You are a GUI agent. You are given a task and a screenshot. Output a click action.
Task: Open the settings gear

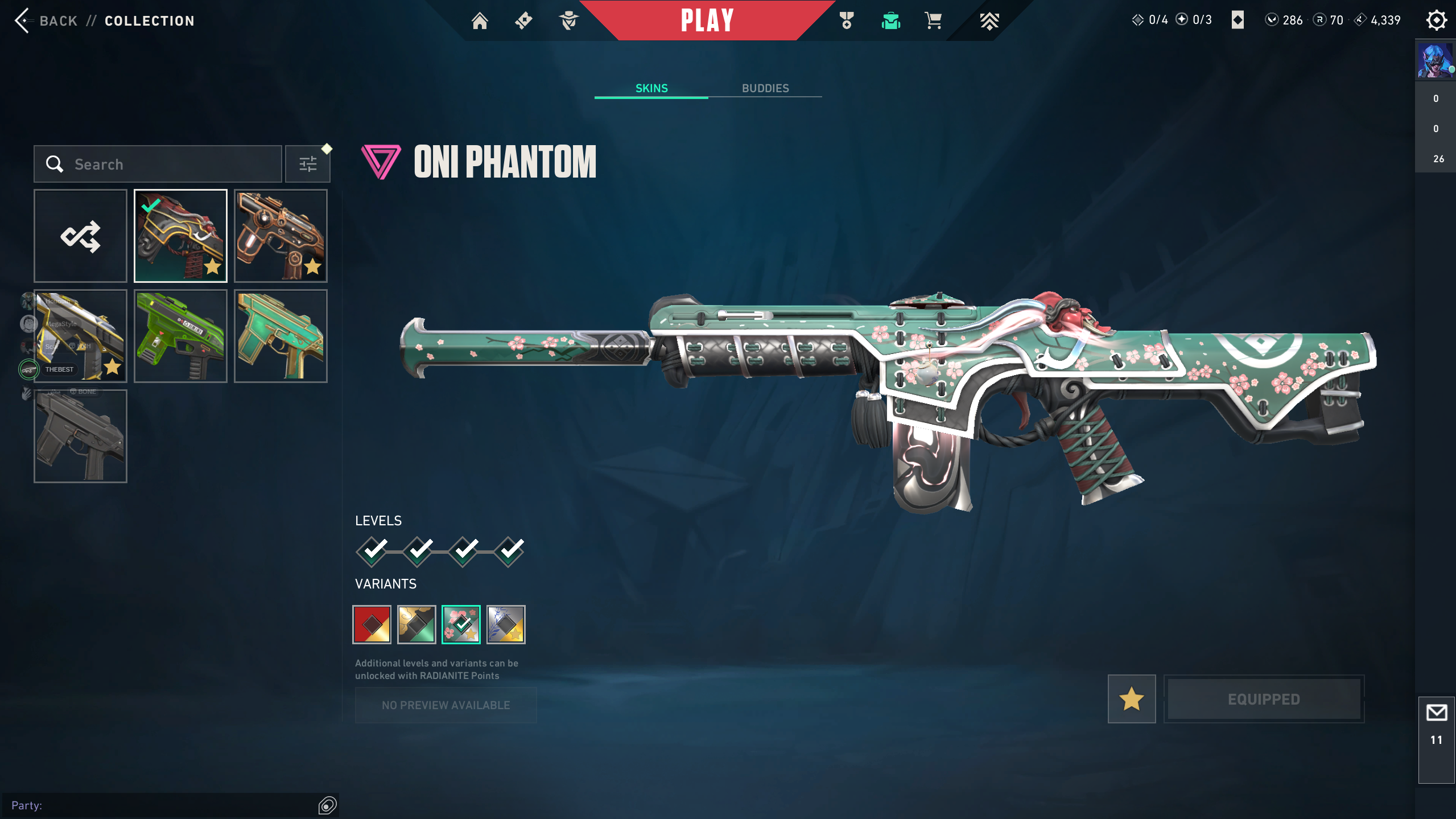[x=1436, y=20]
